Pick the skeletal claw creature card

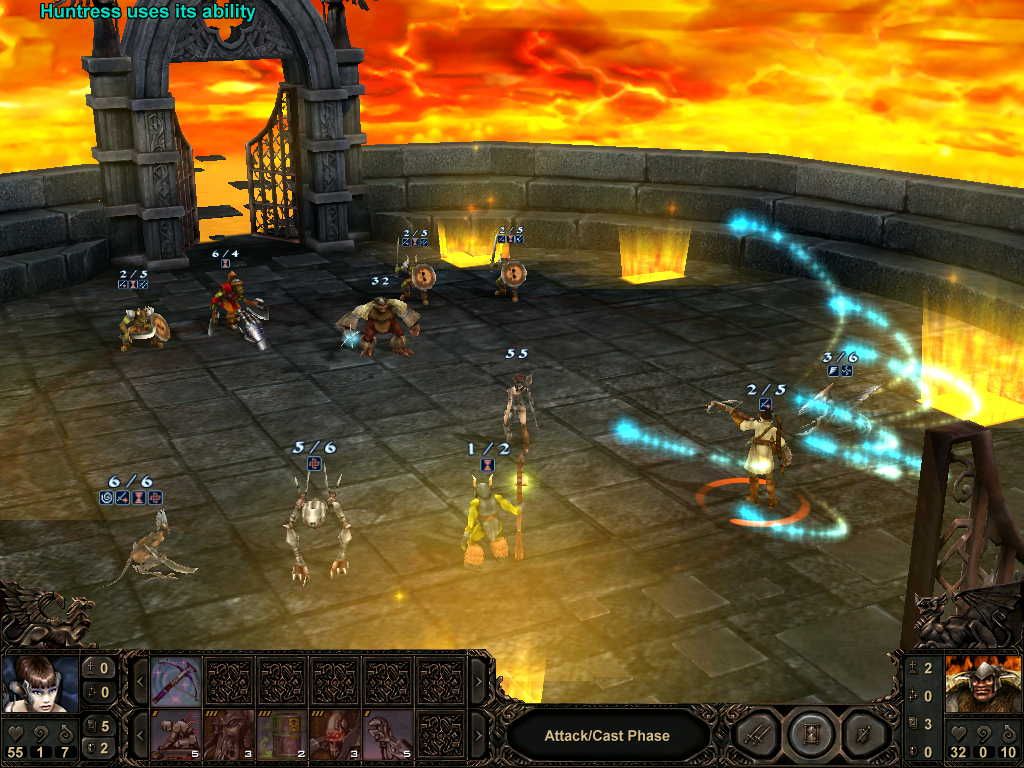coord(387,734)
